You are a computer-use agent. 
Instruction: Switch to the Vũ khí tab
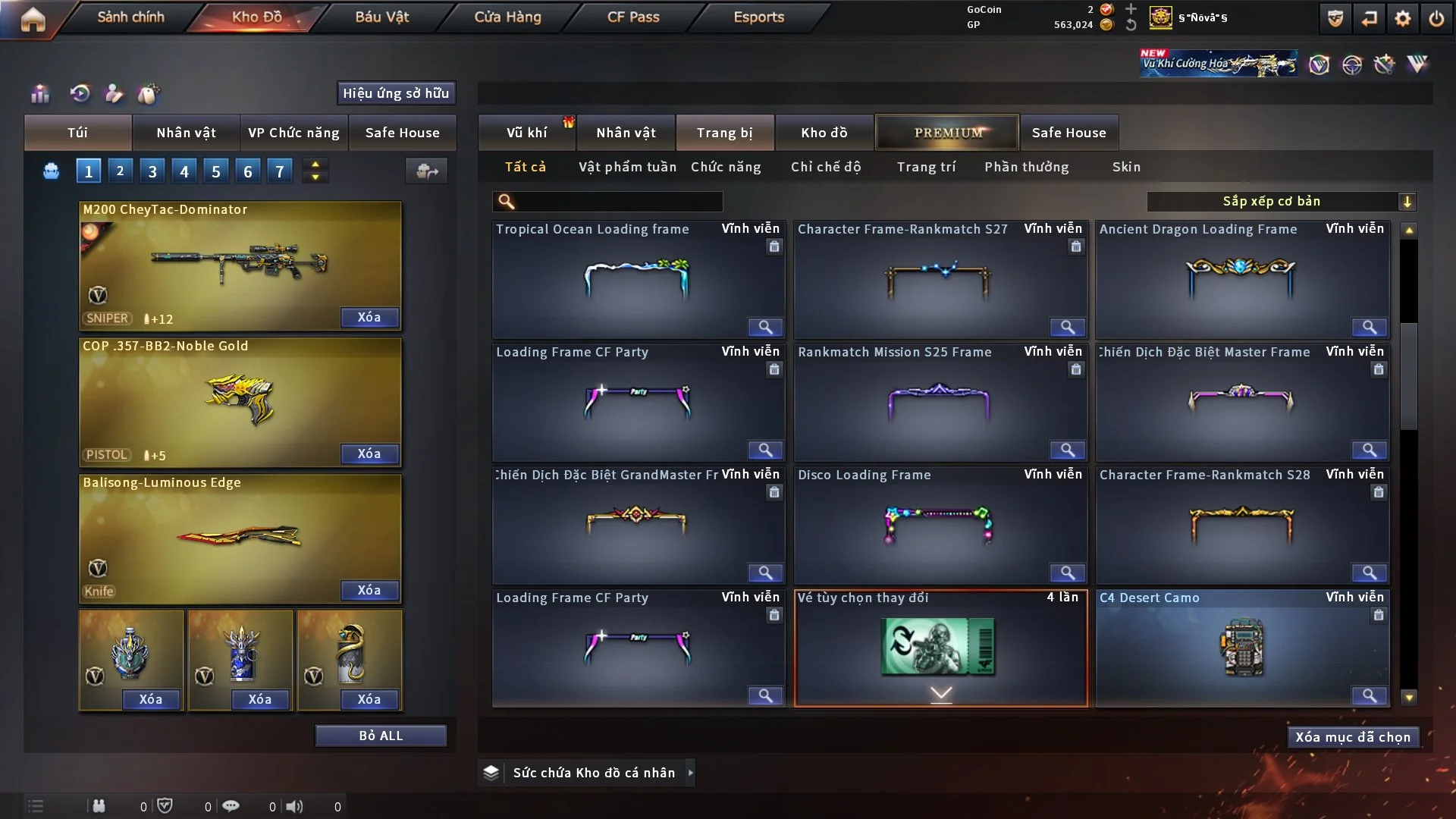click(526, 133)
